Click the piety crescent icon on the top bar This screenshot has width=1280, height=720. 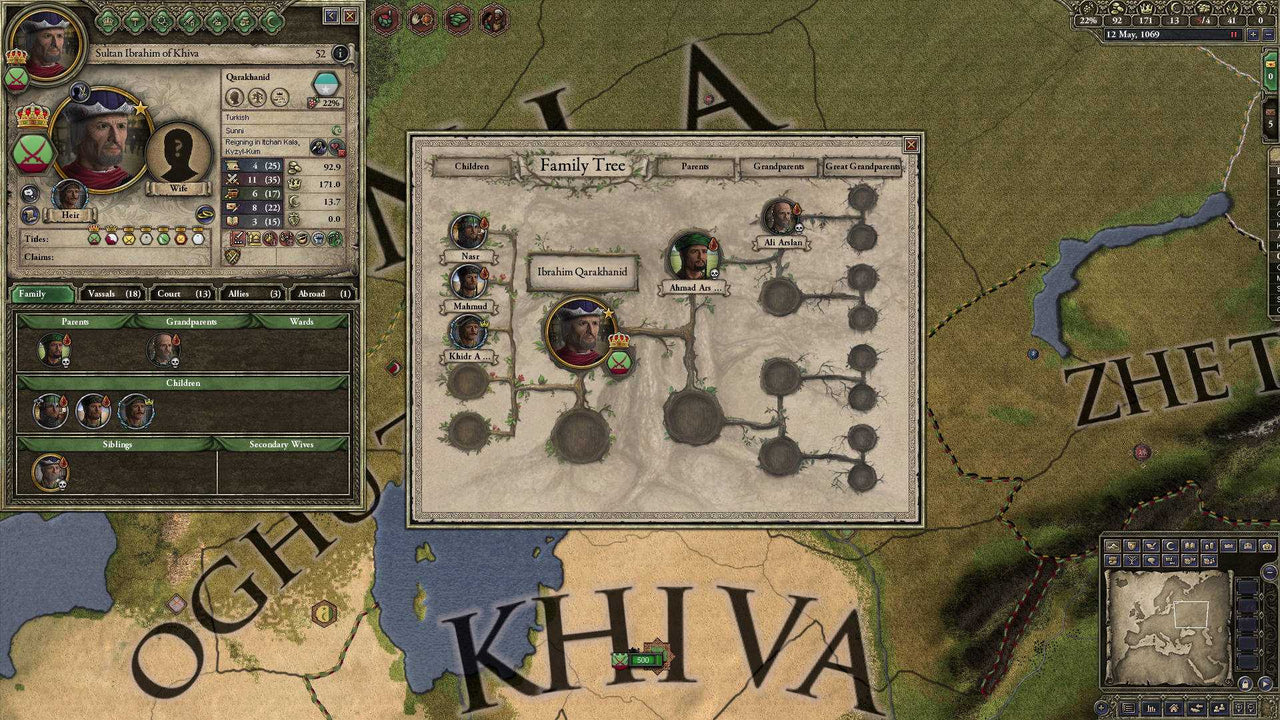pyautogui.click(x=1174, y=8)
